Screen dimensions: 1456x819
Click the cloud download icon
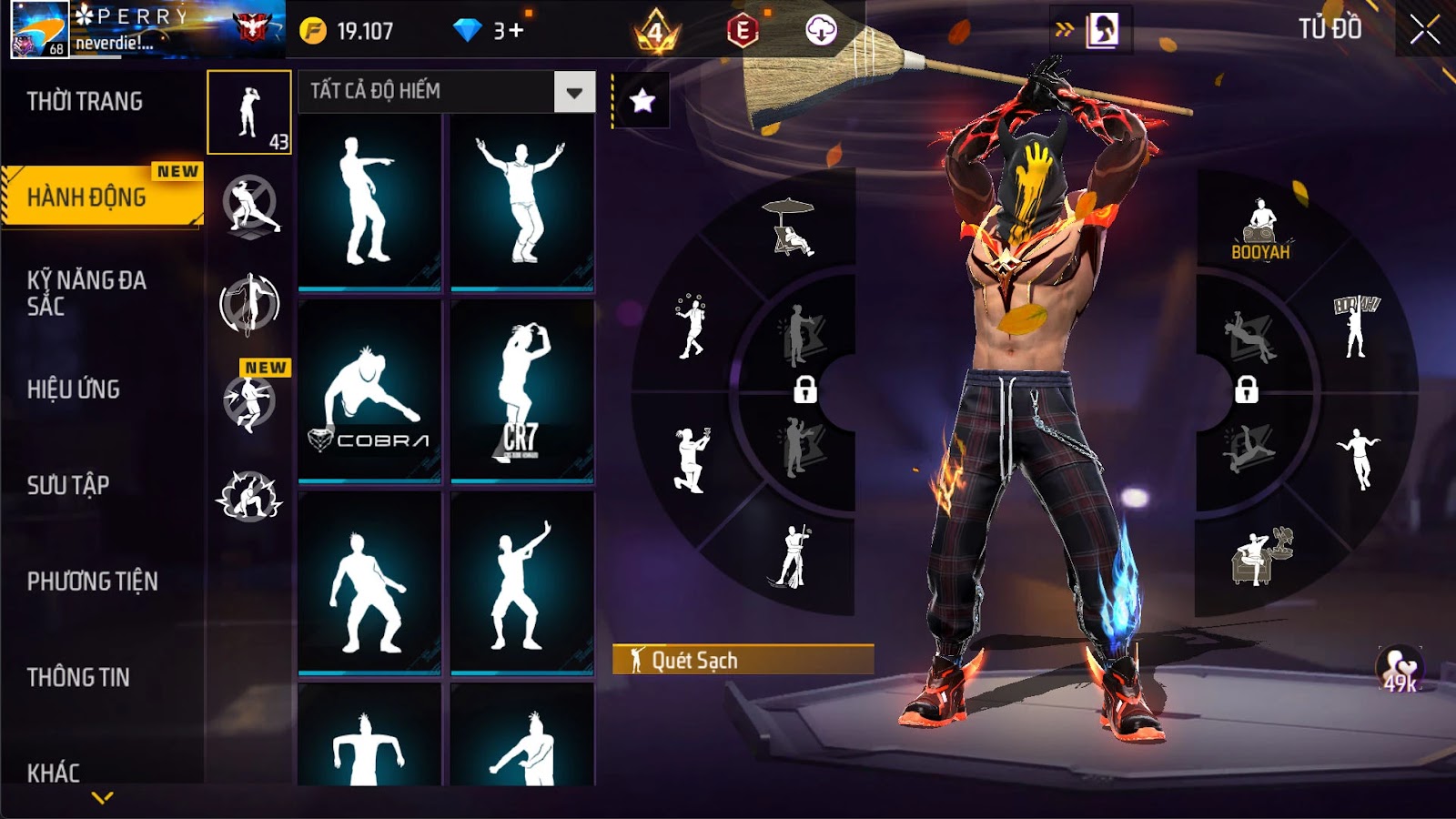coord(821,31)
